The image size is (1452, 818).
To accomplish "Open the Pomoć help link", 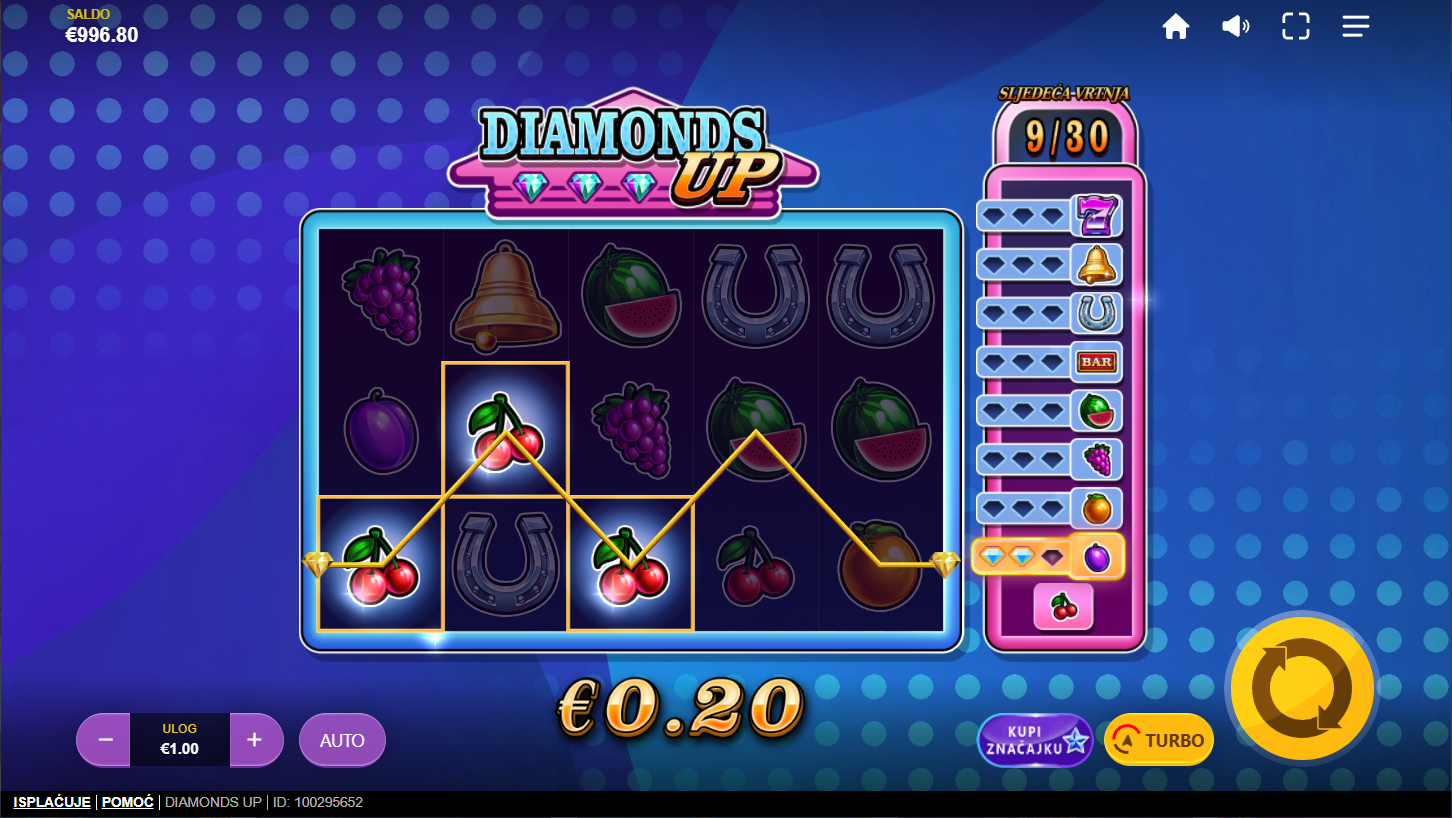I will 128,802.
